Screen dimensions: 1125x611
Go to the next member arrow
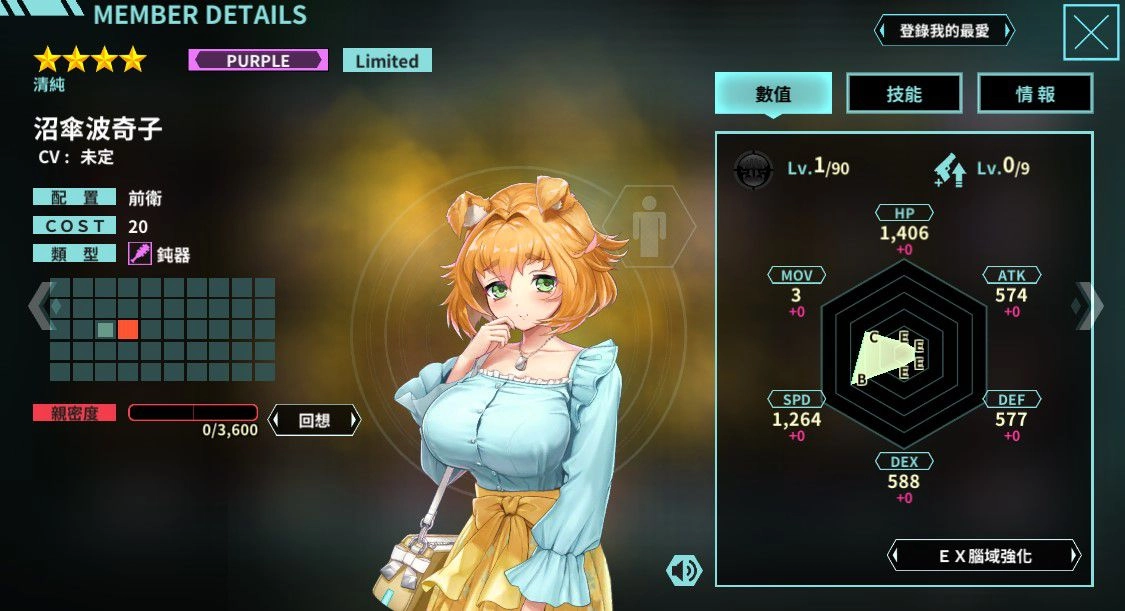[1088, 305]
